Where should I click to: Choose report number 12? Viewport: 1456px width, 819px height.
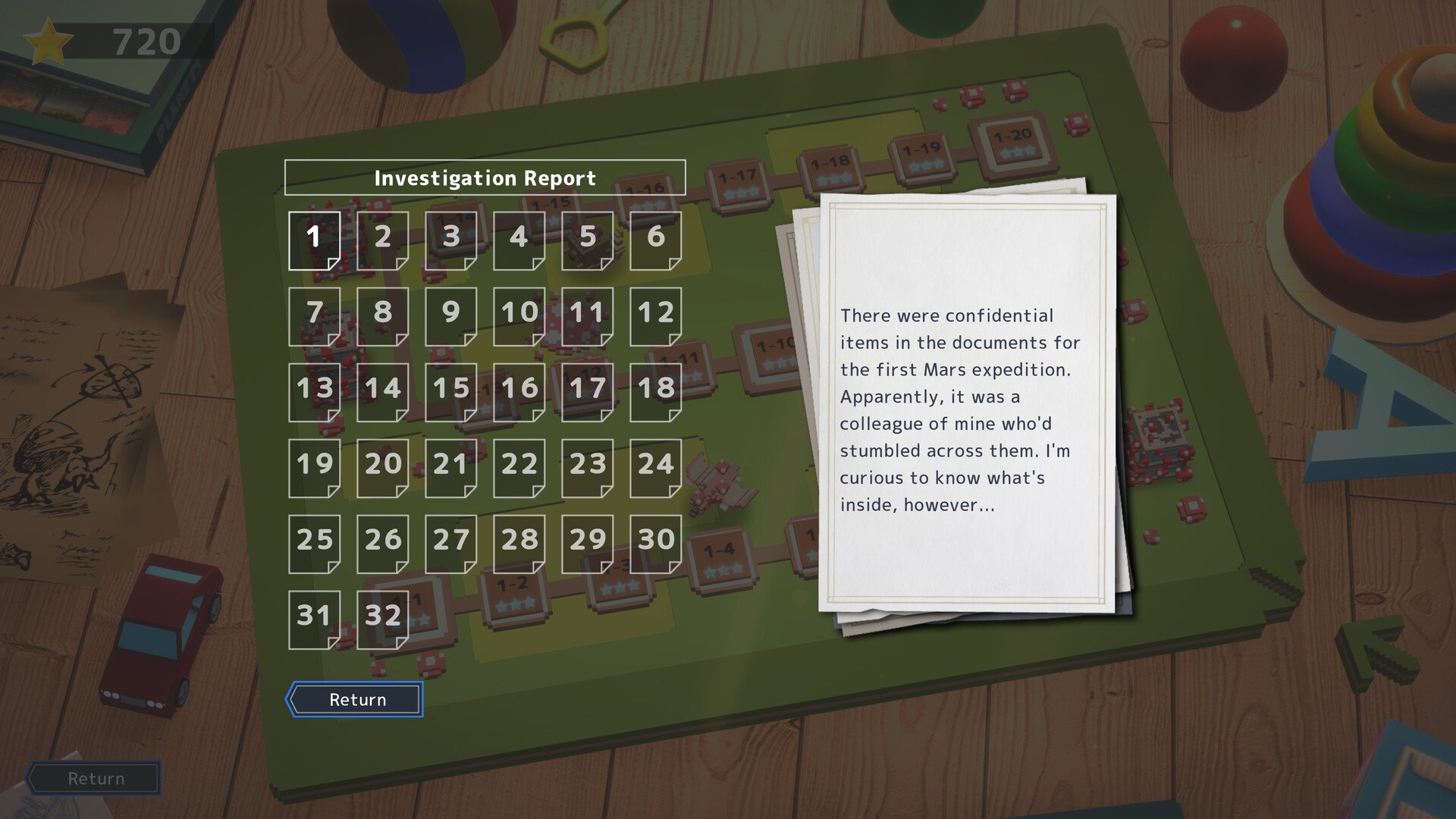[655, 315]
